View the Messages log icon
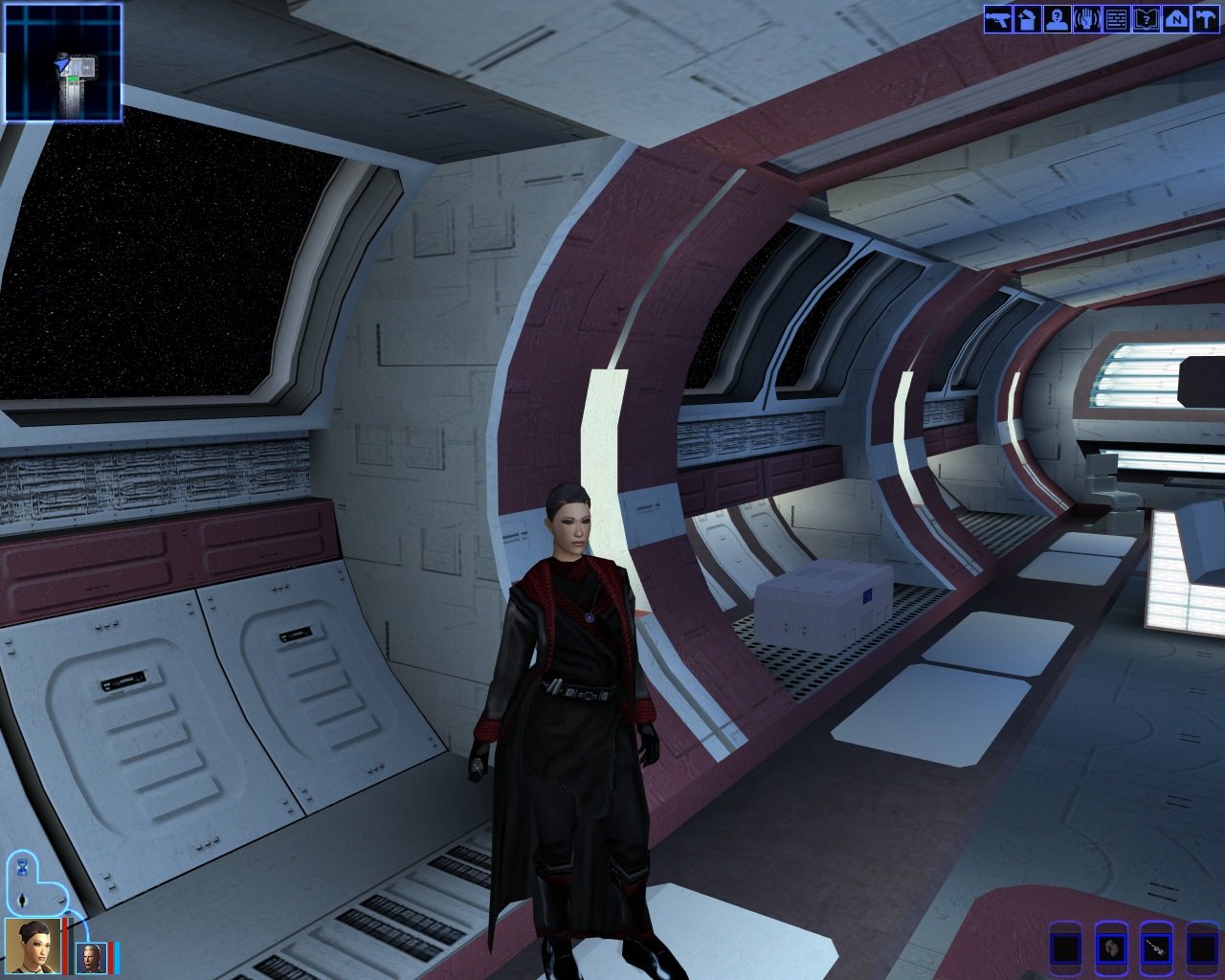This screenshot has width=1225, height=980. coord(1116,19)
